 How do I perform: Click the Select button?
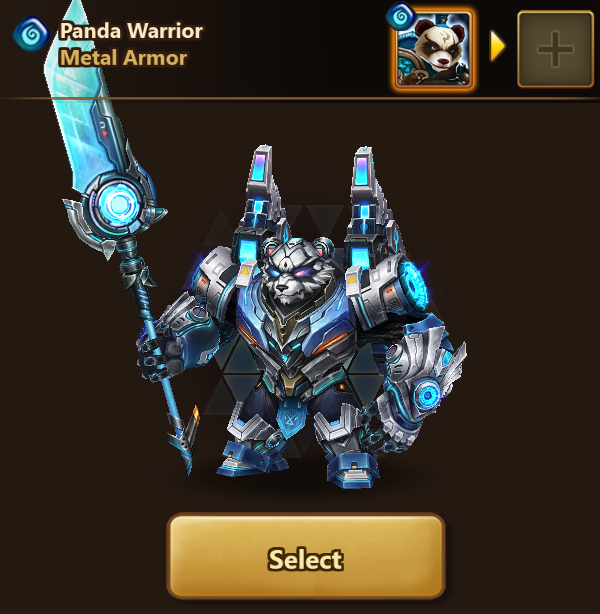[x=305, y=558]
